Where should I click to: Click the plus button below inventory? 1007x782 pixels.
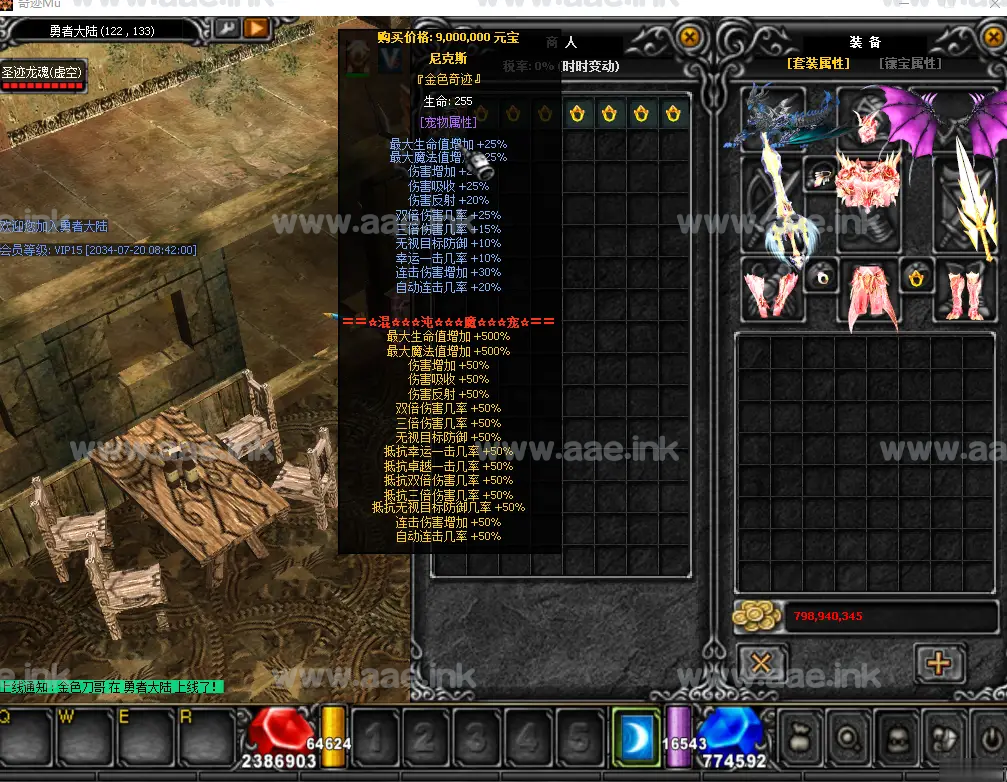938,664
